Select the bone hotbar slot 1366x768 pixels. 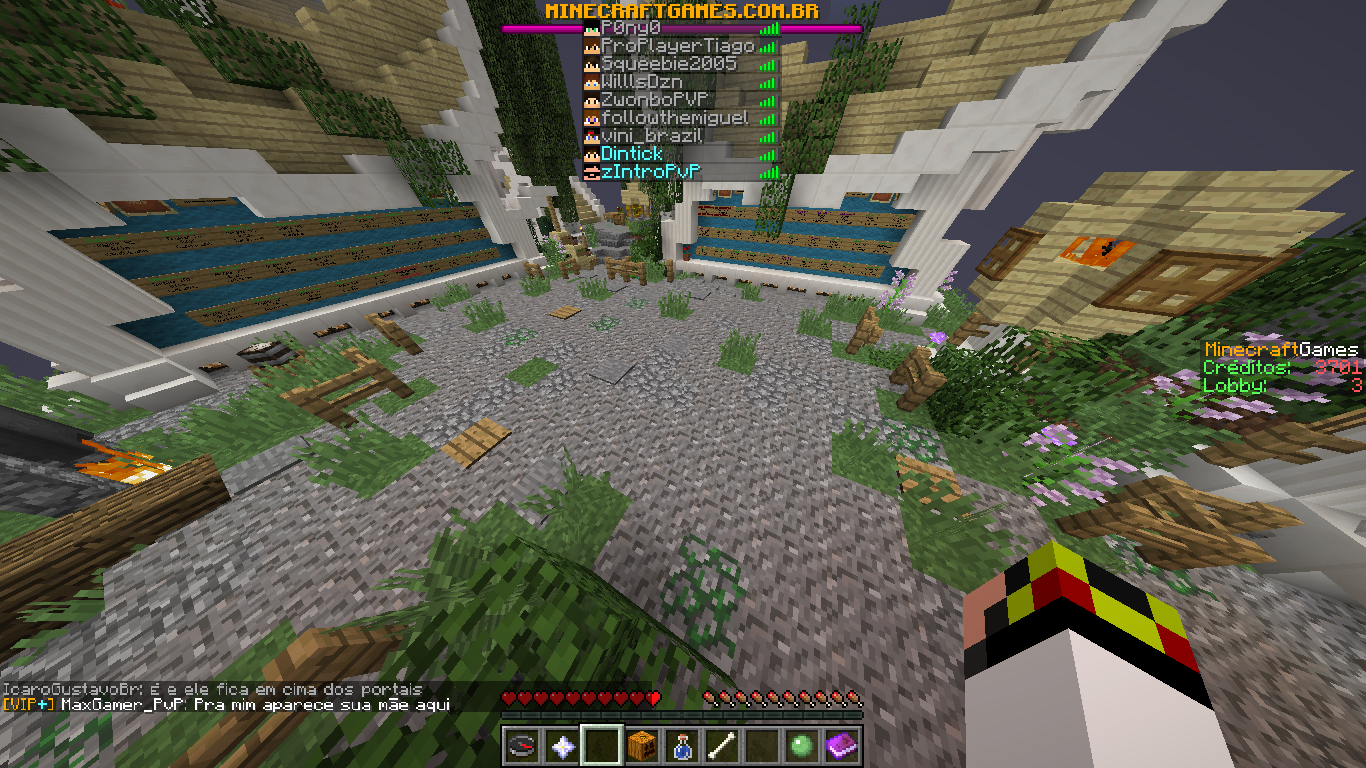pyautogui.click(x=722, y=746)
